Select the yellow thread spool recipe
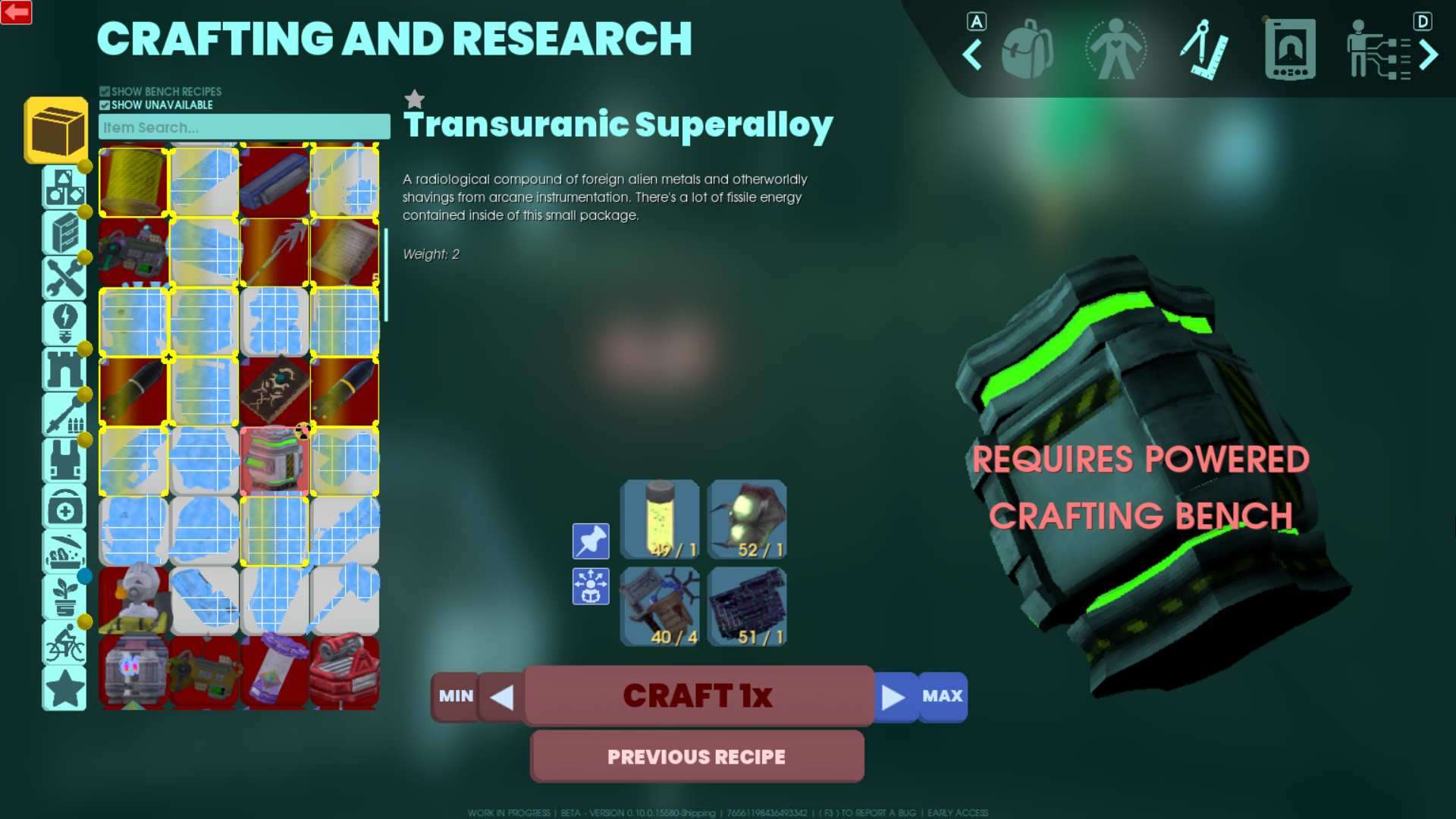This screenshot has height=819, width=1456. coord(133,181)
